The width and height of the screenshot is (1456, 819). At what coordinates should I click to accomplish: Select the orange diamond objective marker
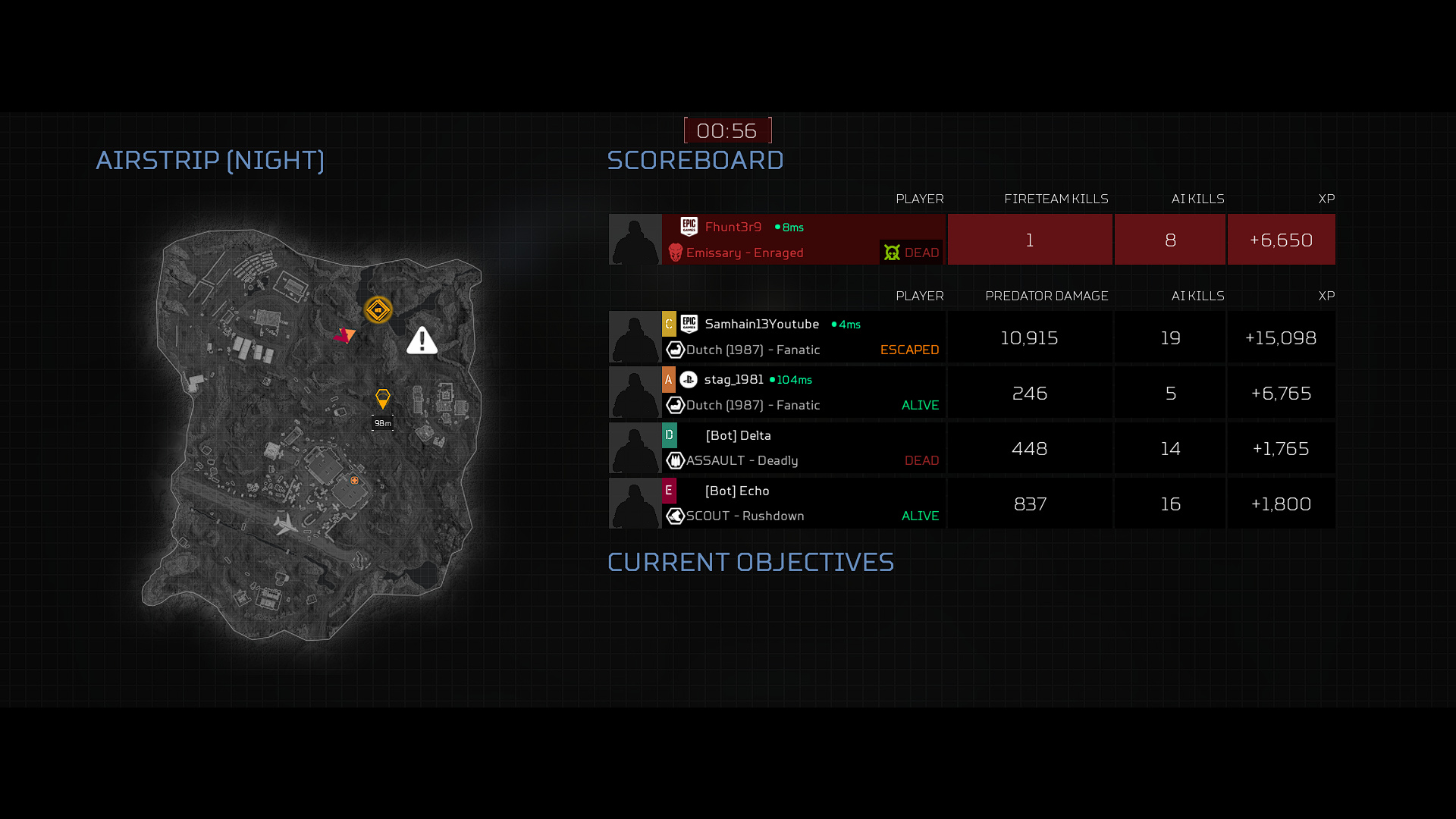tap(378, 309)
